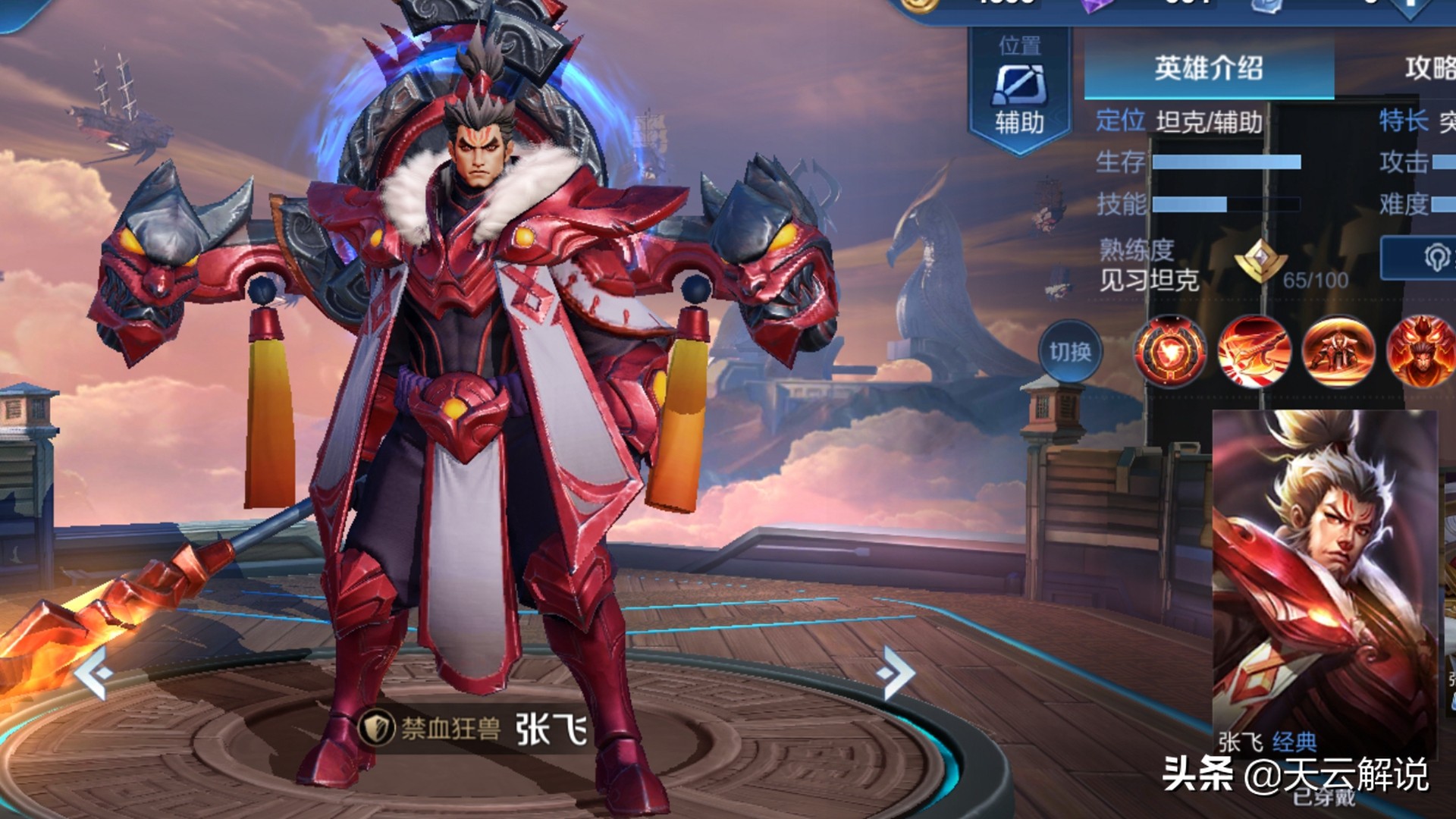This screenshot has width=1456, height=819.
Task: Inspect the flaming beast ultimate skill icon
Action: (1421, 352)
